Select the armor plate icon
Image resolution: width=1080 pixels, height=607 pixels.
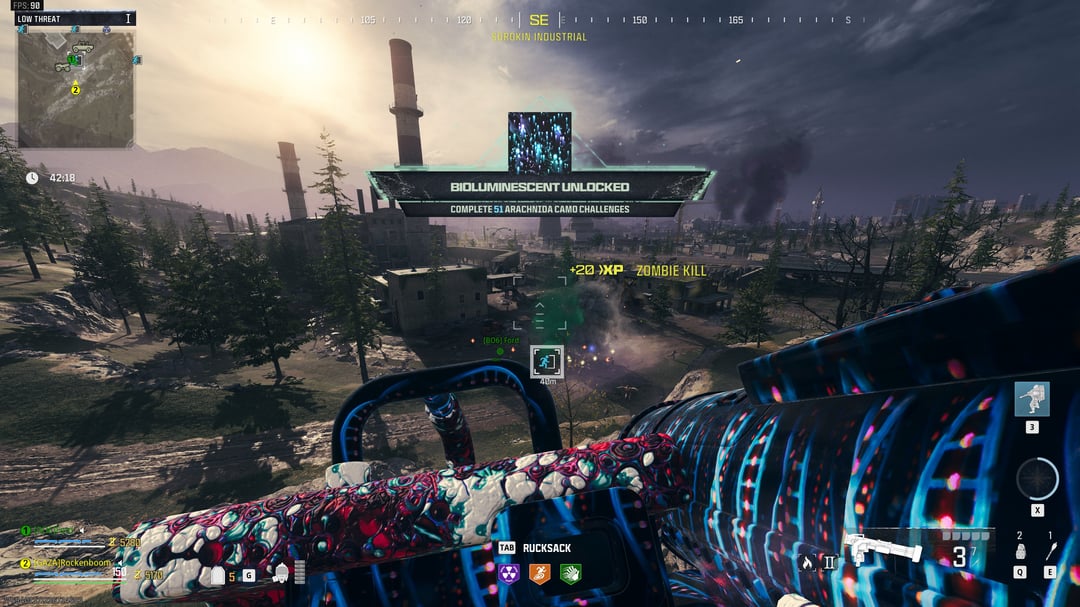[x=217, y=575]
